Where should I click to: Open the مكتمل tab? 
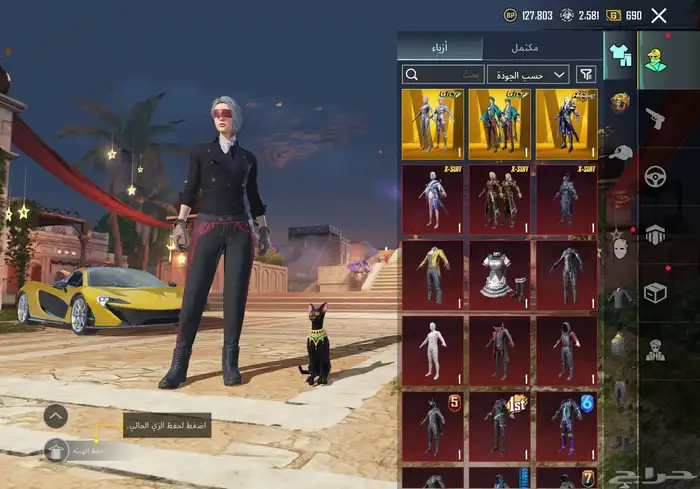pos(525,48)
